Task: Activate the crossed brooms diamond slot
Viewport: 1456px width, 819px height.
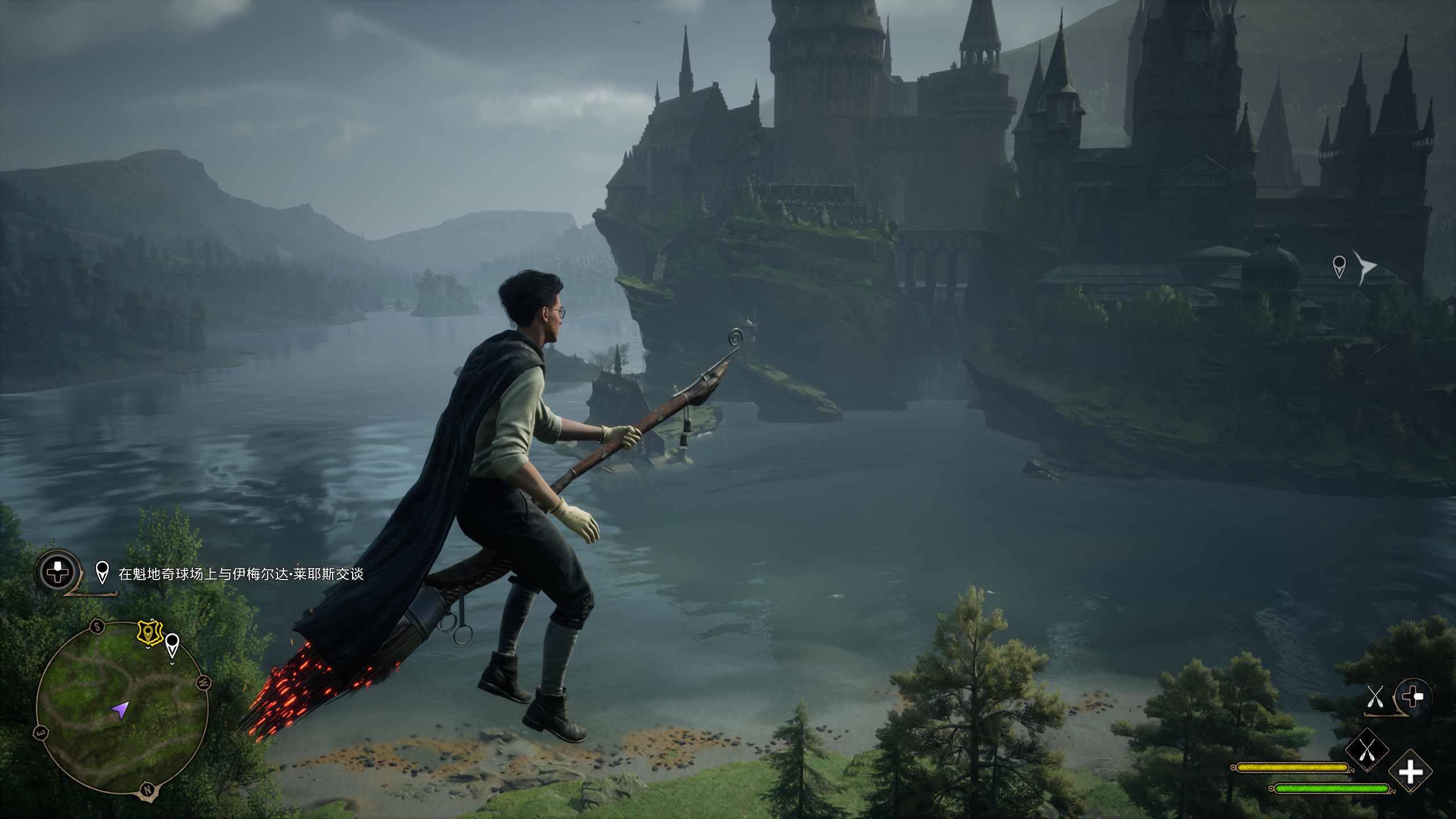Action: point(1367,751)
